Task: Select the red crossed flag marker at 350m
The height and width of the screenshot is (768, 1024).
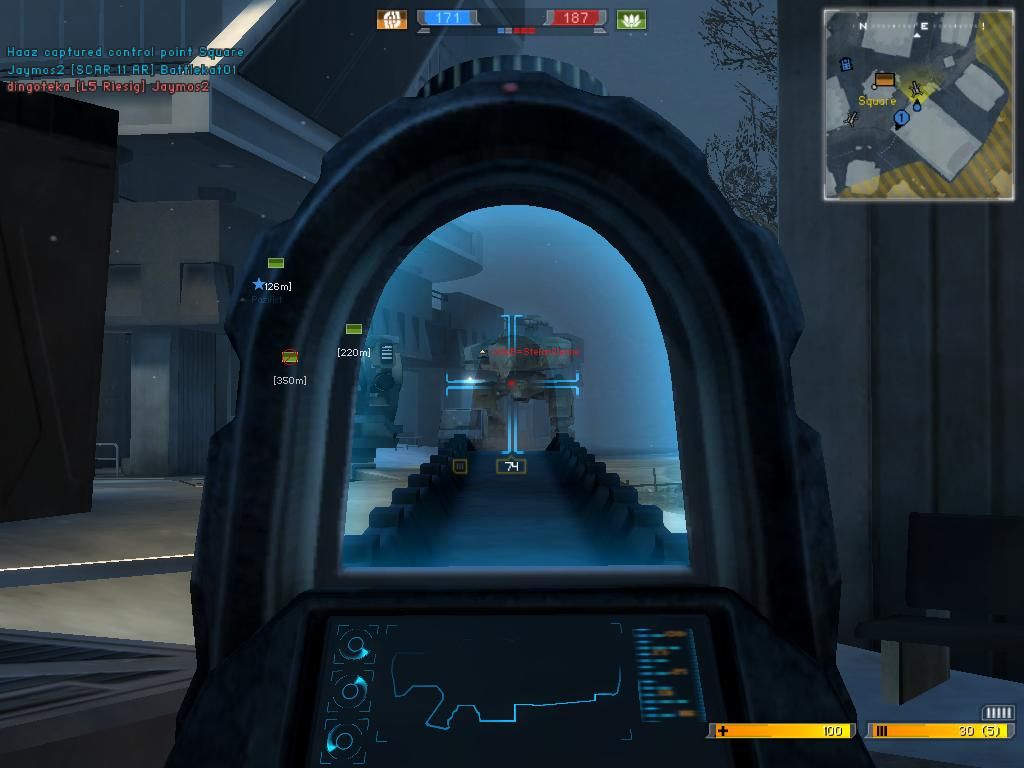Action: click(290, 357)
